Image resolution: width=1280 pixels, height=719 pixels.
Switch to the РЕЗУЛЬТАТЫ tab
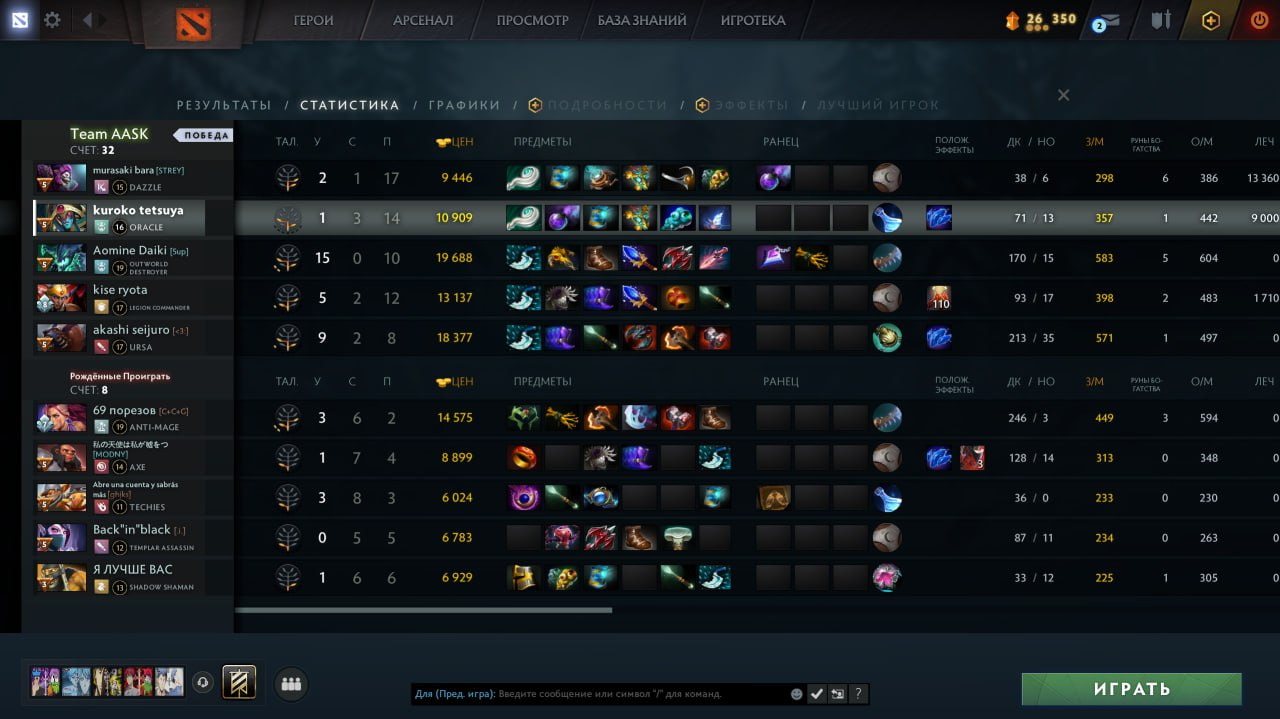coord(224,105)
